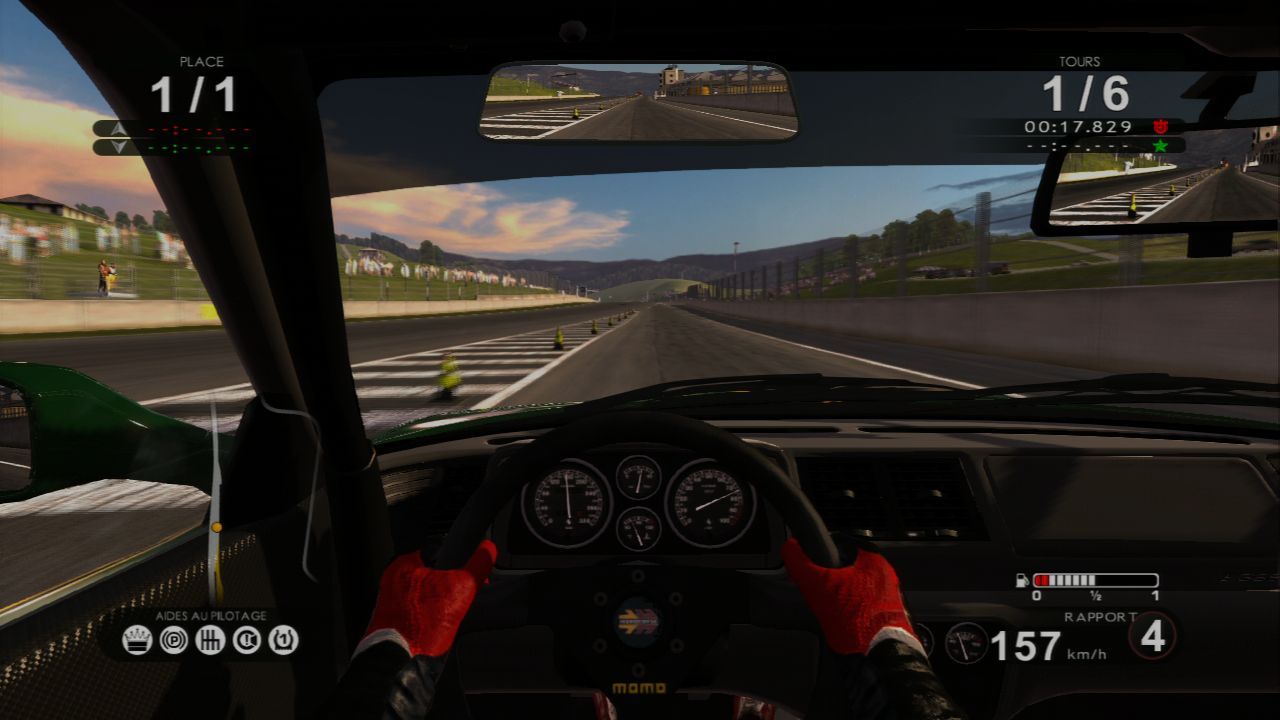Select the ABS braking assist icon
The height and width of the screenshot is (720, 1280).
(172, 639)
